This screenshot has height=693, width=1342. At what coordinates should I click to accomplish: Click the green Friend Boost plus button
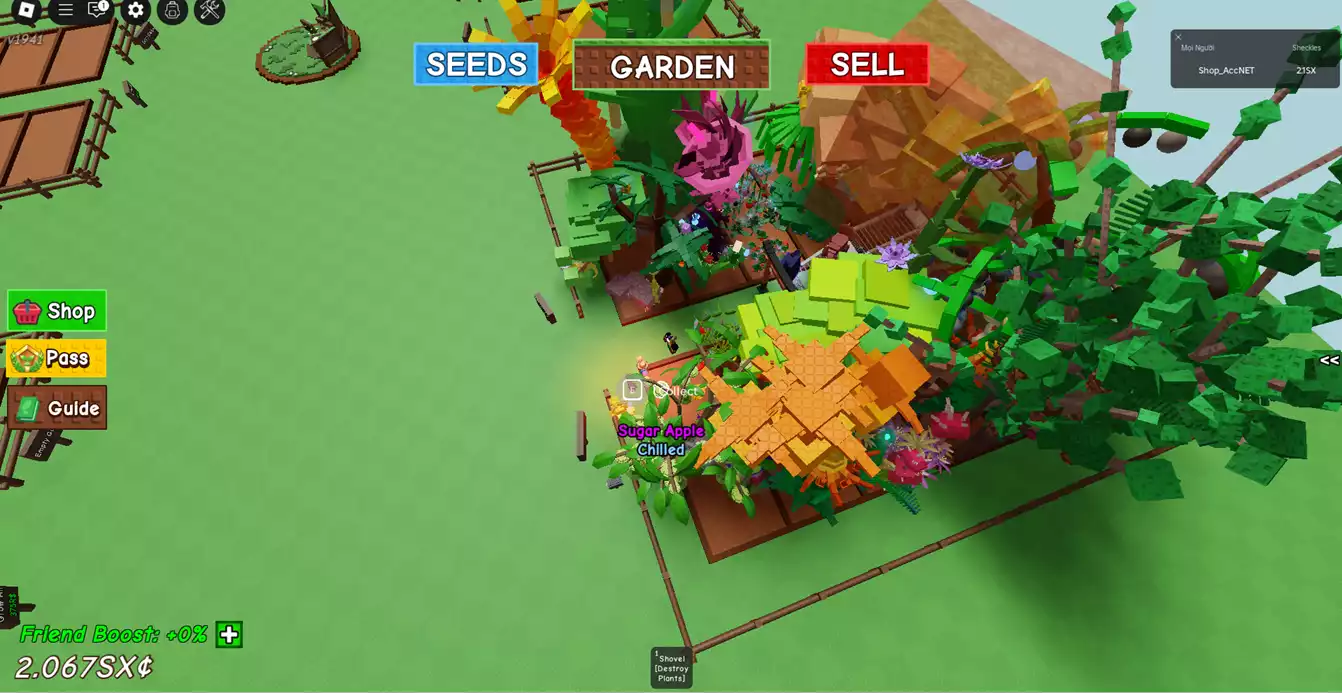(x=229, y=635)
